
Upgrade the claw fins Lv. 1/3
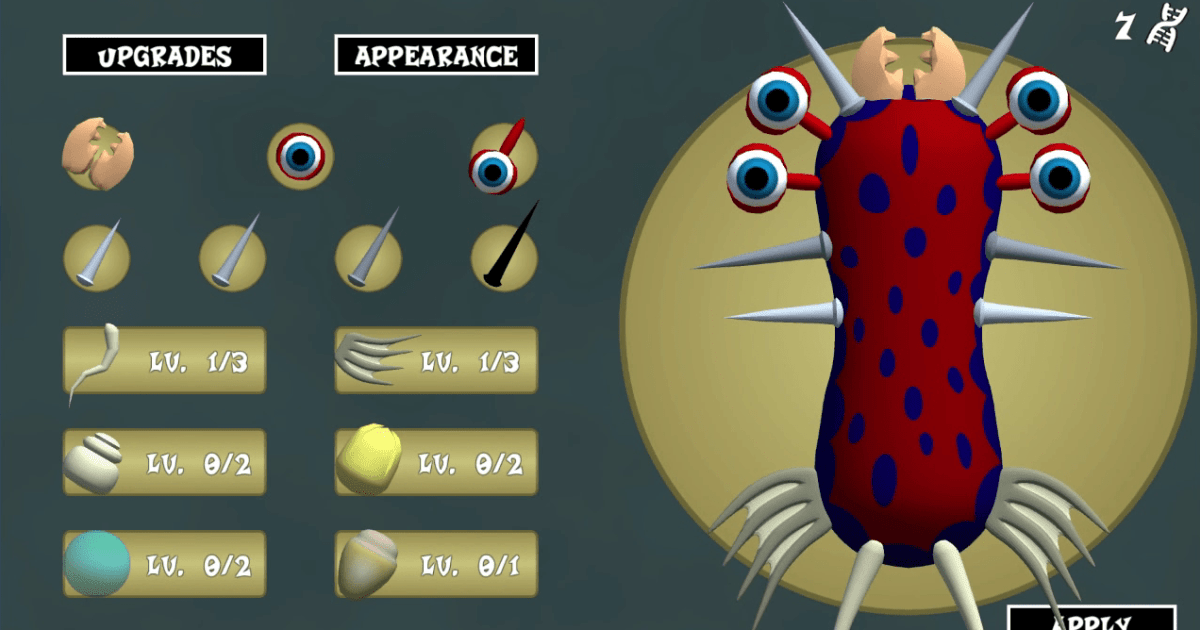436,360
